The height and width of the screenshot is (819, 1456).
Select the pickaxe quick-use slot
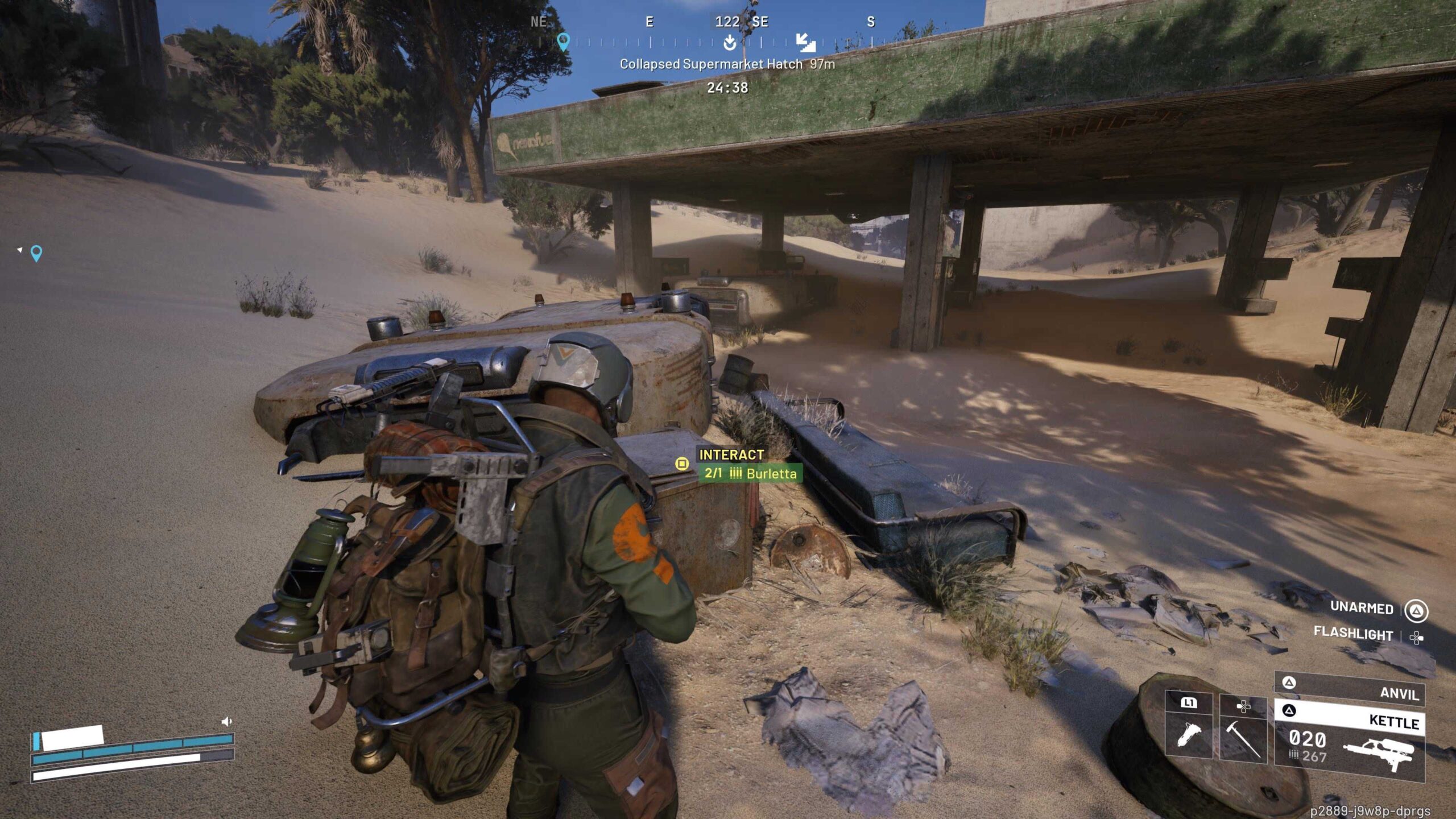coord(1243,733)
